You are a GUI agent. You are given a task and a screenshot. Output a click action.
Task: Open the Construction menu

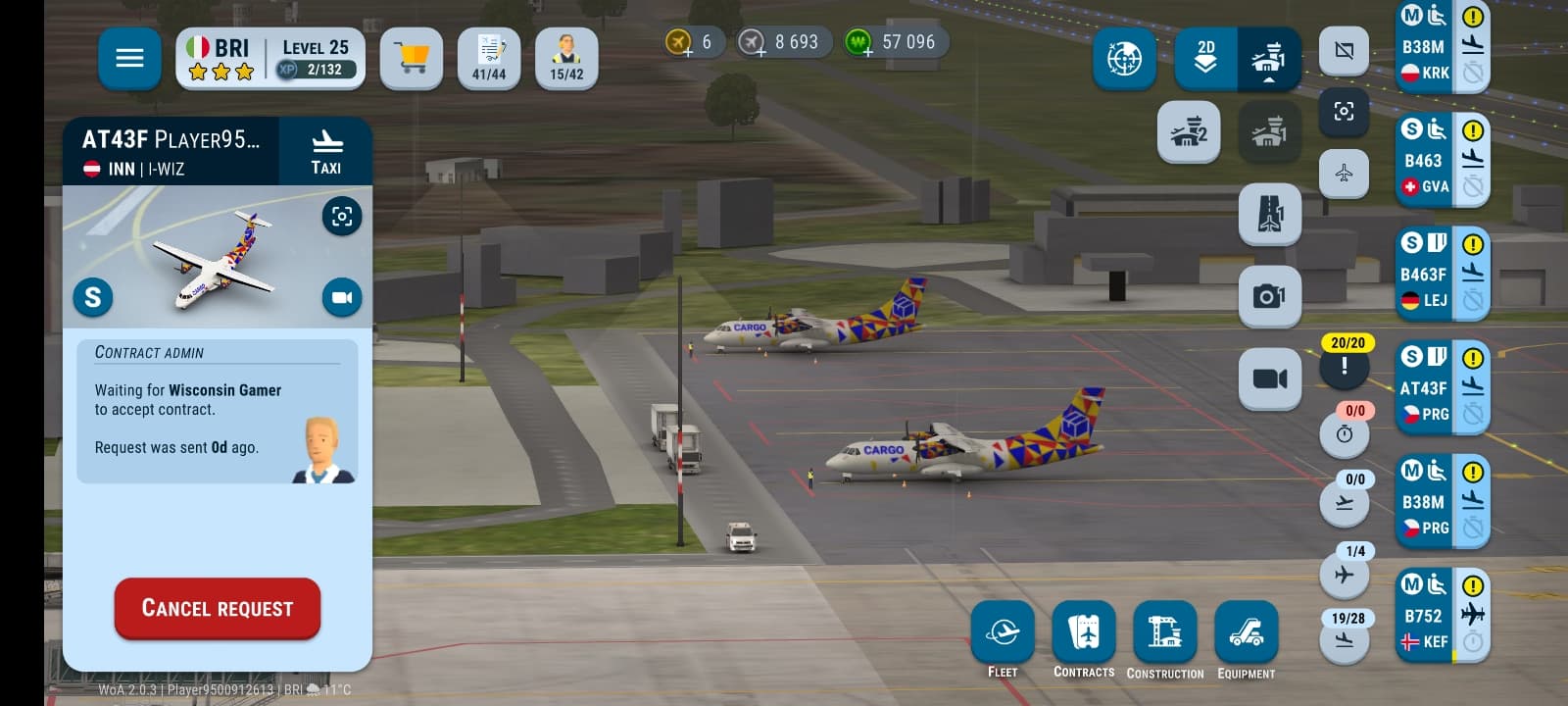1165,633
